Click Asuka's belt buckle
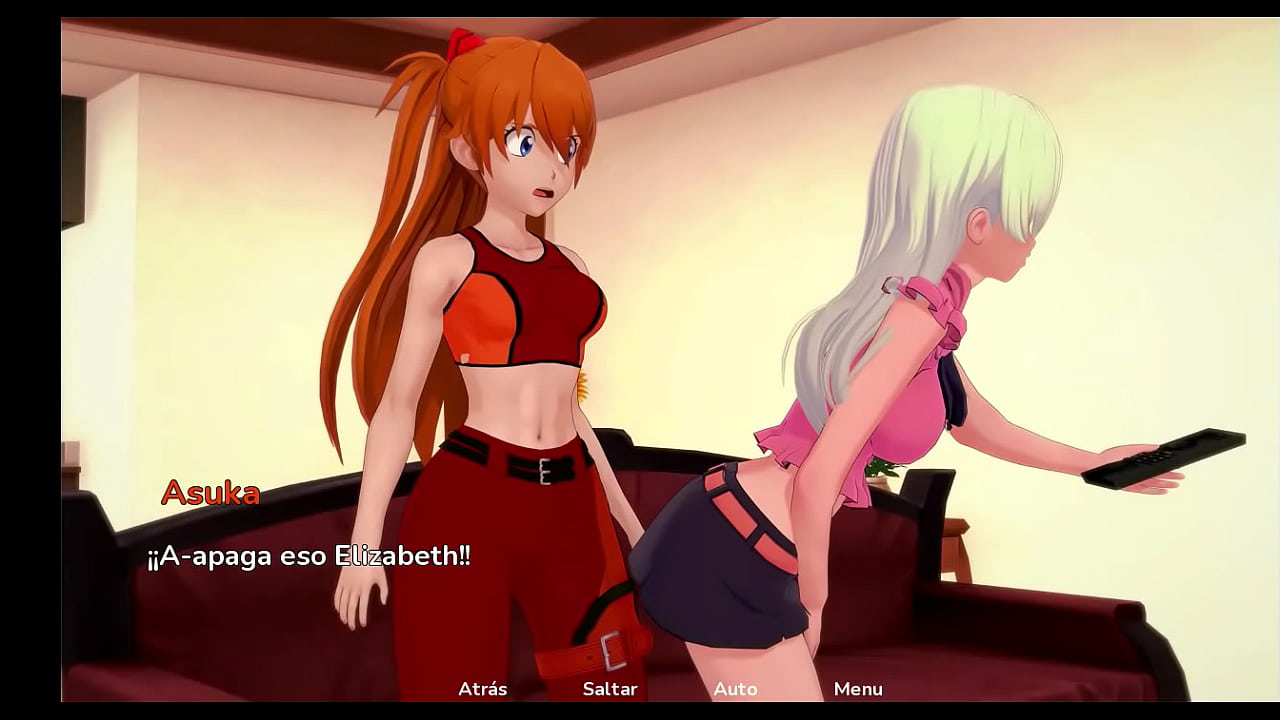The image size is (1280, 720). coord(543,470)
